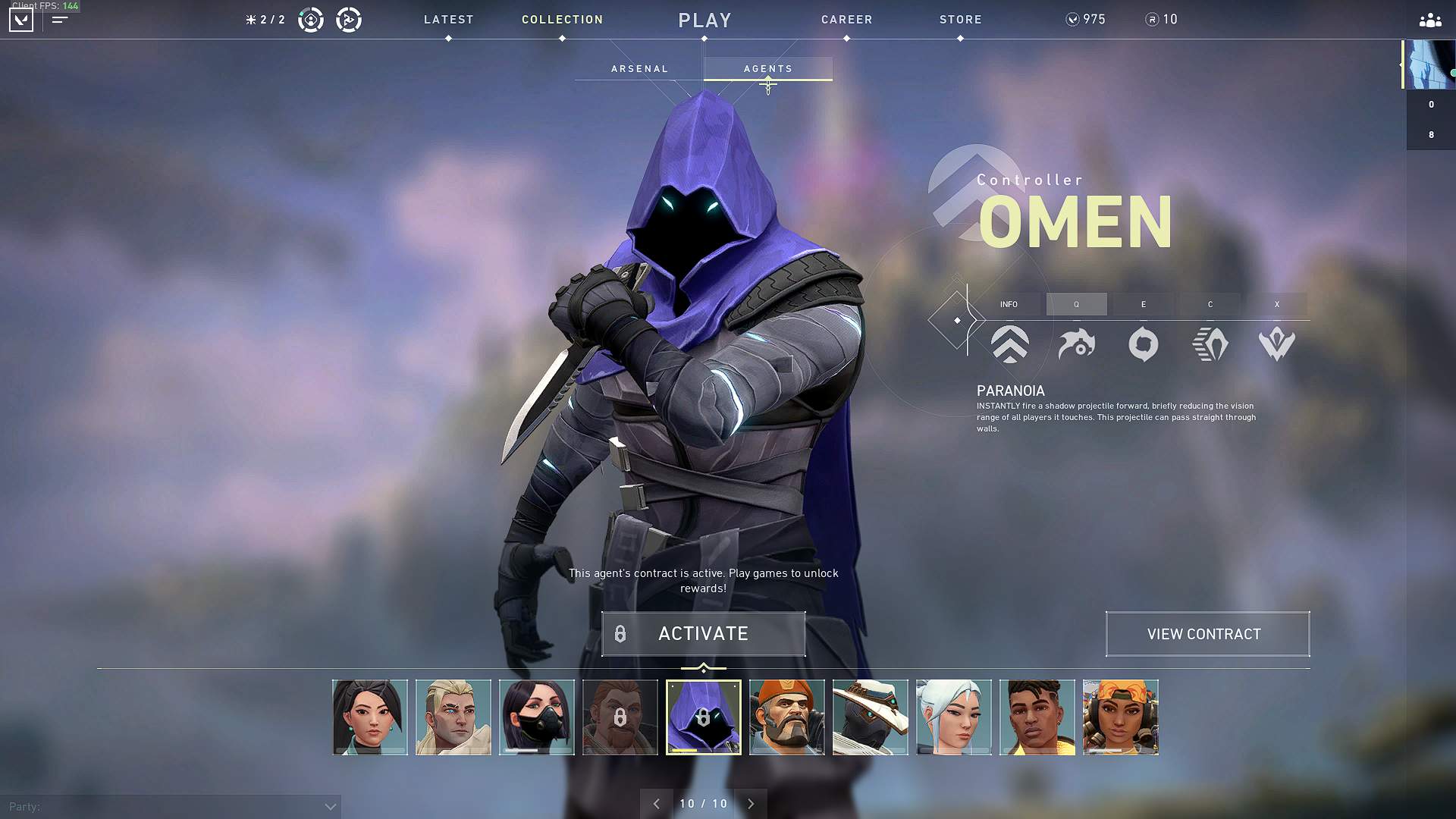The height and width of the screenshot is (819, 1456).
Task: Select the Brimstone agent portrait
Action: click(786, 717)
